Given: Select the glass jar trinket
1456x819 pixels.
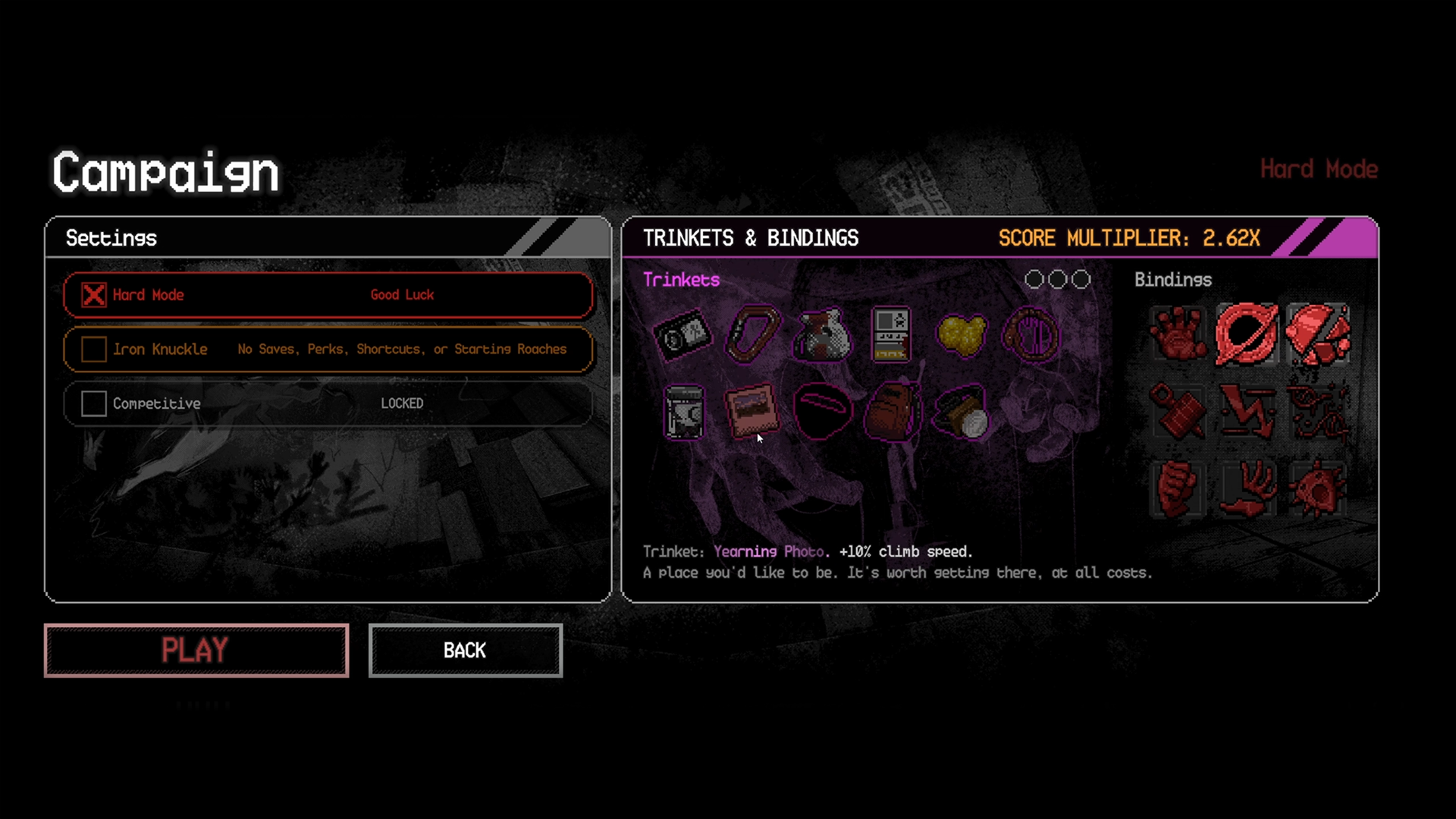Looking at the screenshot, I should click(x=683, y=412).
